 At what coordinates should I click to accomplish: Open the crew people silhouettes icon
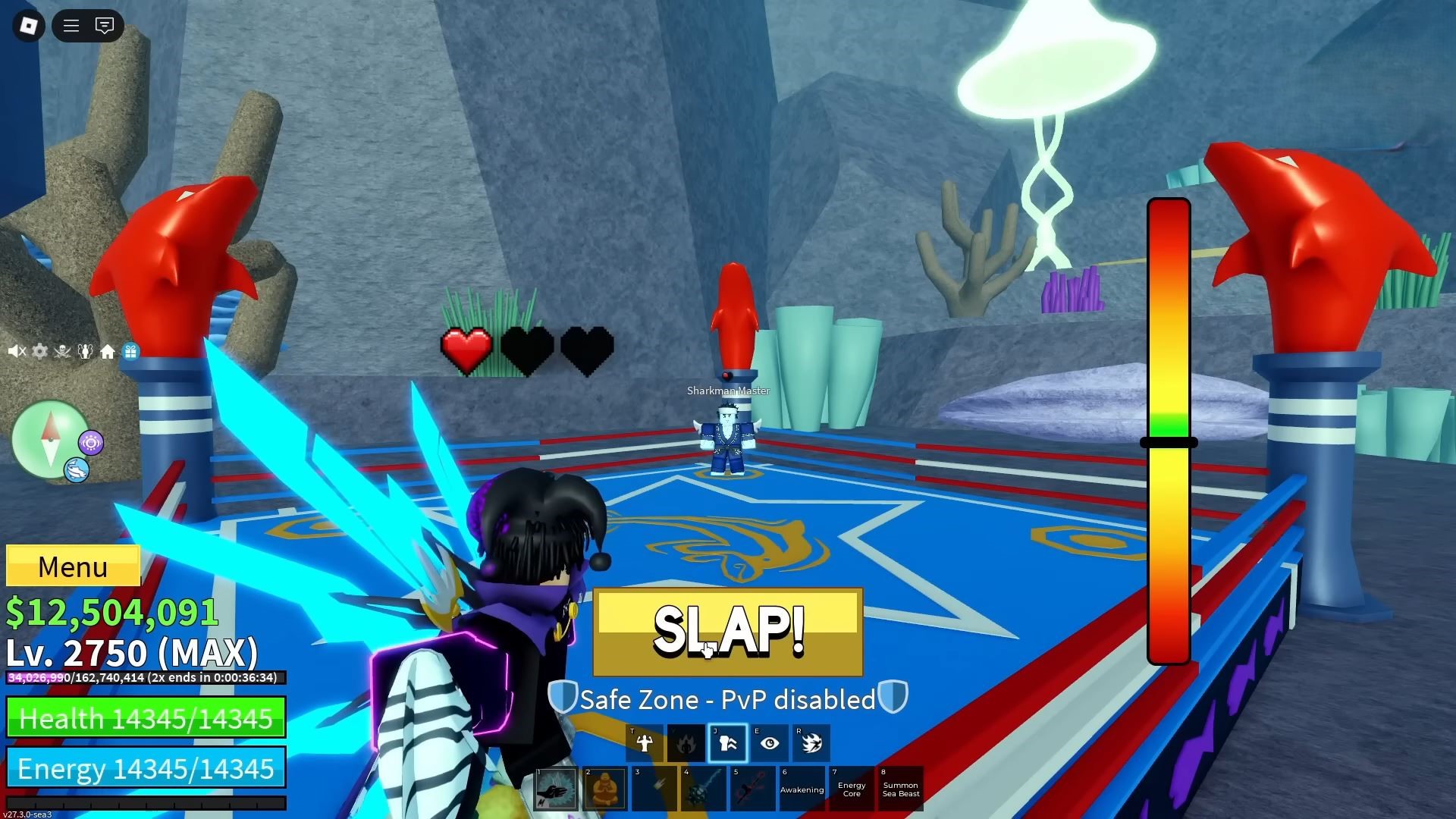[85, 351]
